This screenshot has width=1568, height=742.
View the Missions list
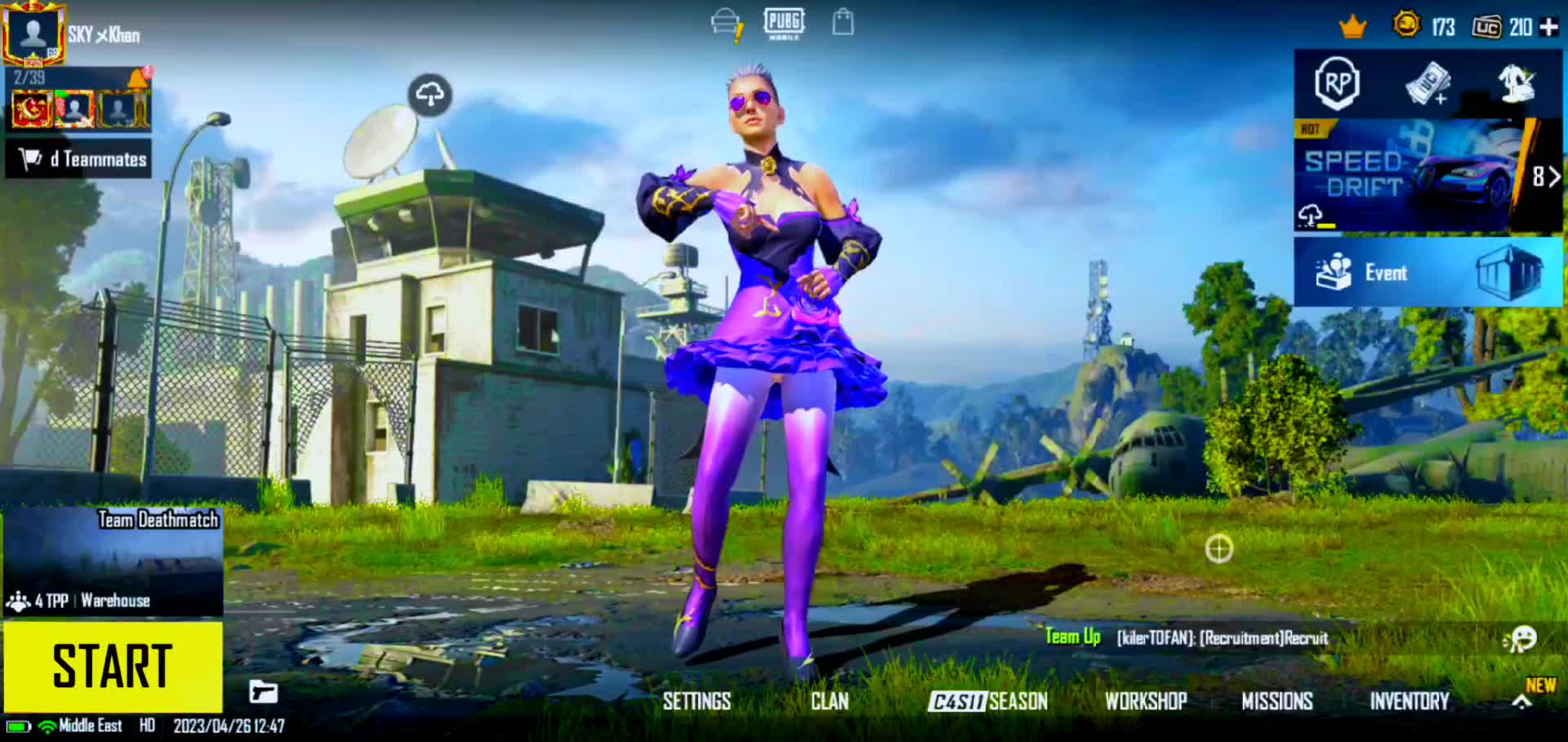tap(1277, 701)
